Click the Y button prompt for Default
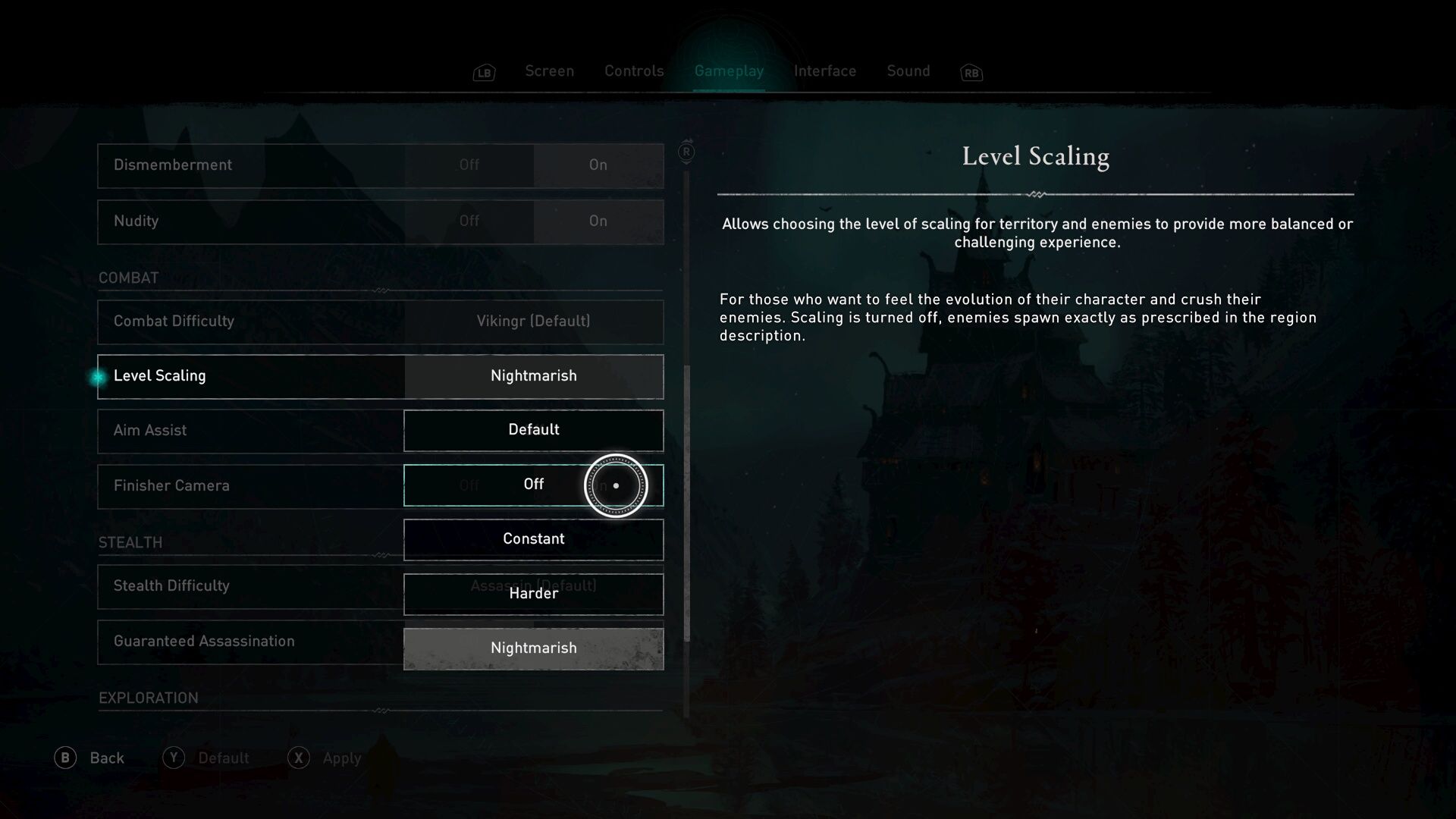 pos(175,758)
